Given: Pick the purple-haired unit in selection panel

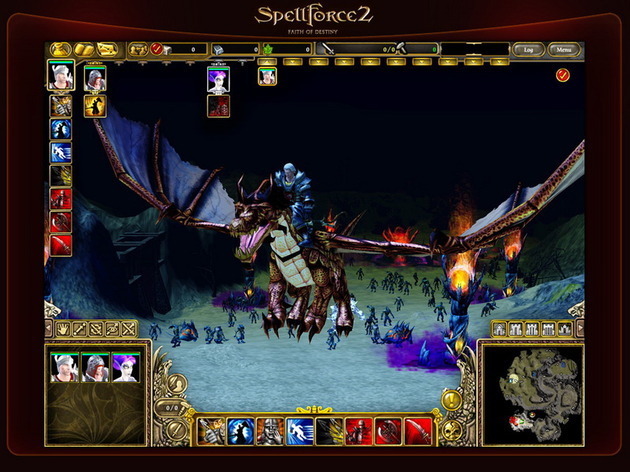Looking at the screenshot, I should pyautogui.click(x=125, y=368).
